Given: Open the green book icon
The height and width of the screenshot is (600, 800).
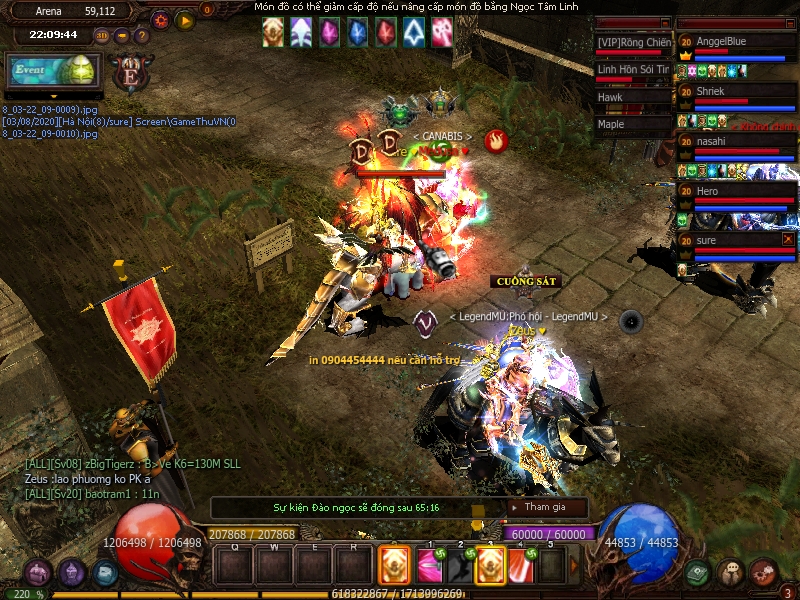Looking at the screenshot, I should click(x=697, y=573).
